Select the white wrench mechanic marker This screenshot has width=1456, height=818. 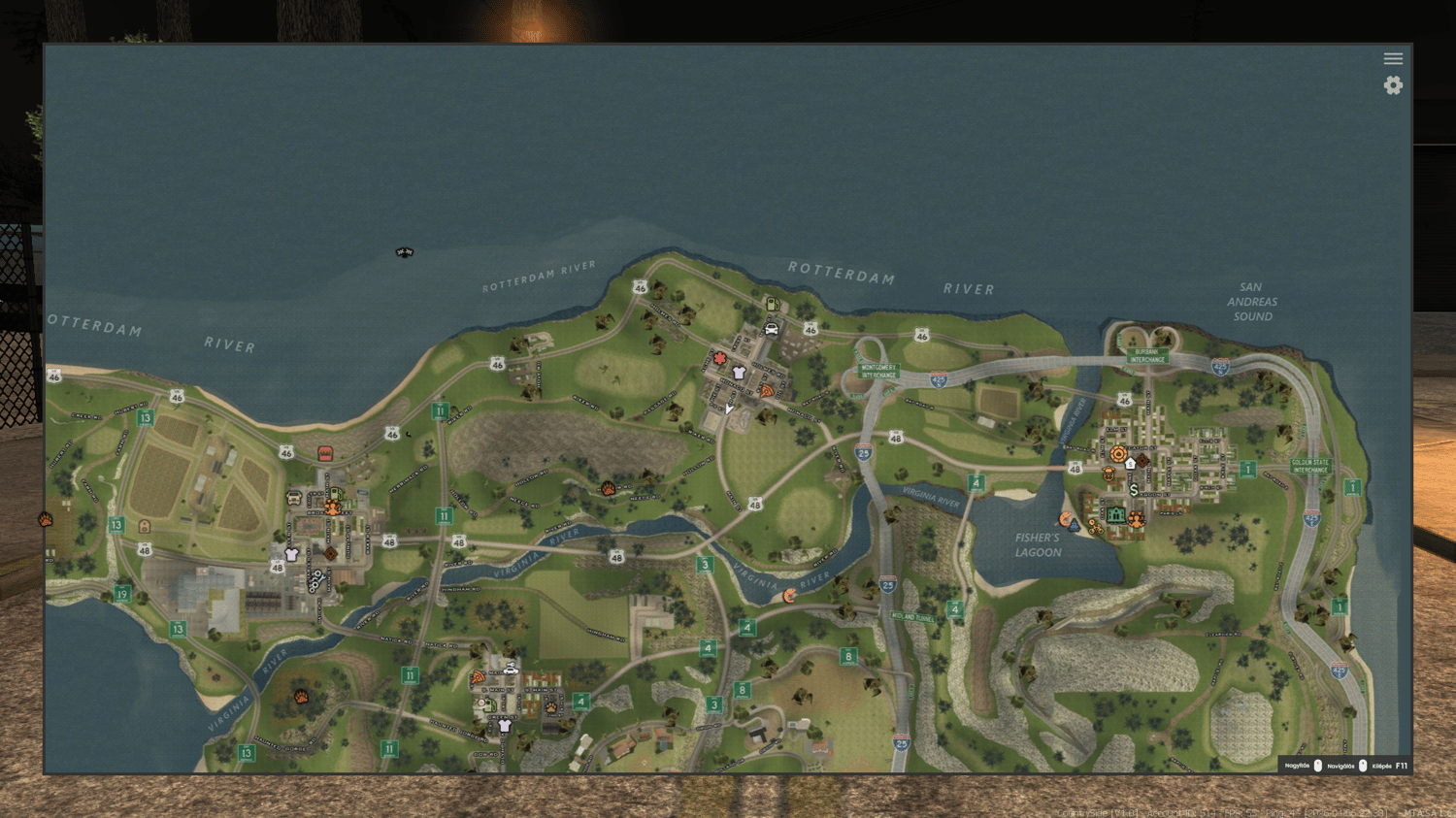[314, 581]
